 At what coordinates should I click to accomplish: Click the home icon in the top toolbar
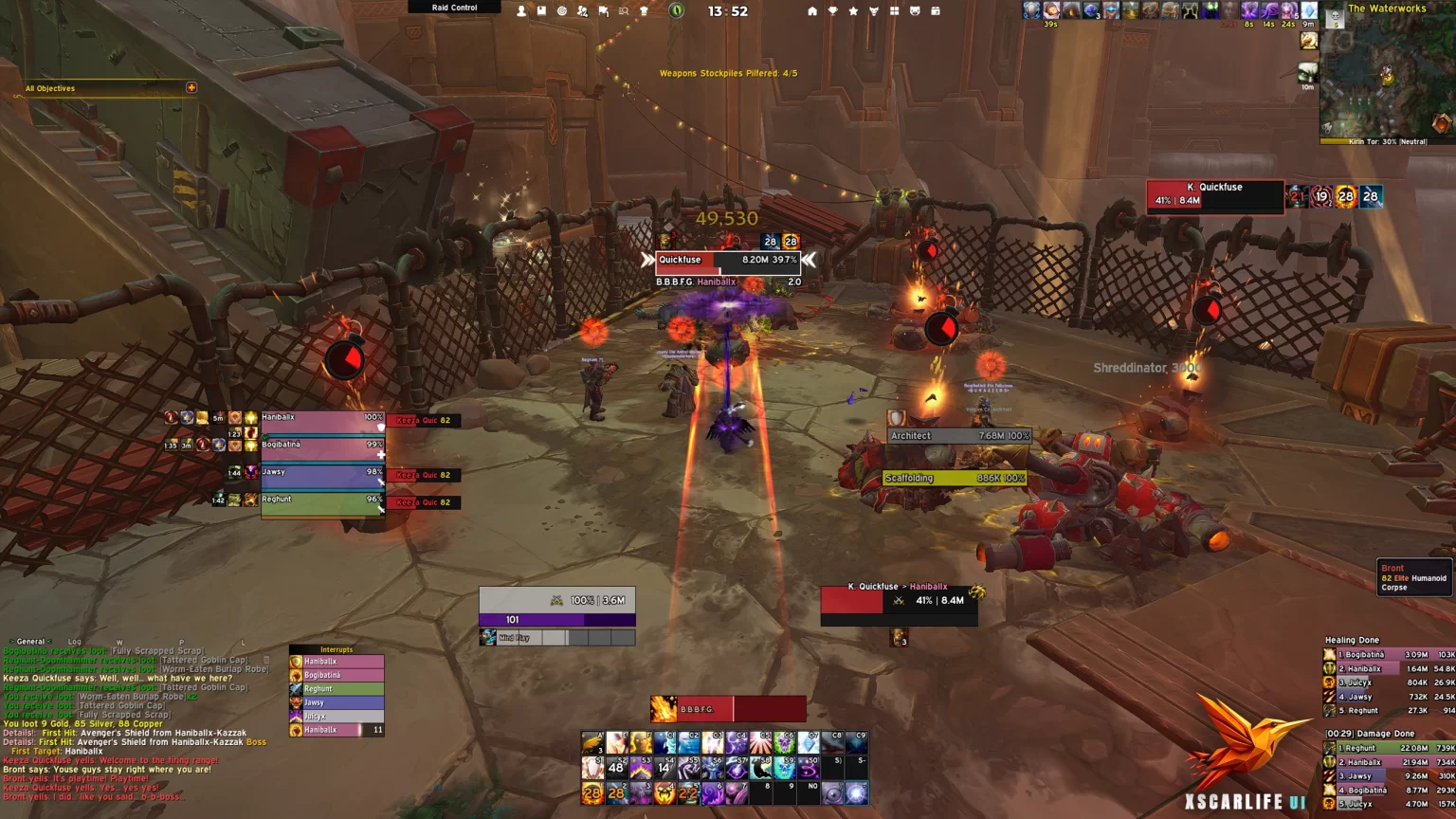pyautogui.click(x=811, y=10)
